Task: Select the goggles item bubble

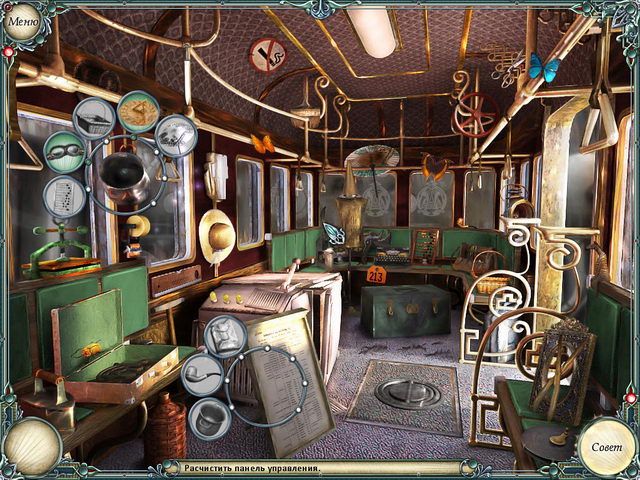Action: coord(64,152)
